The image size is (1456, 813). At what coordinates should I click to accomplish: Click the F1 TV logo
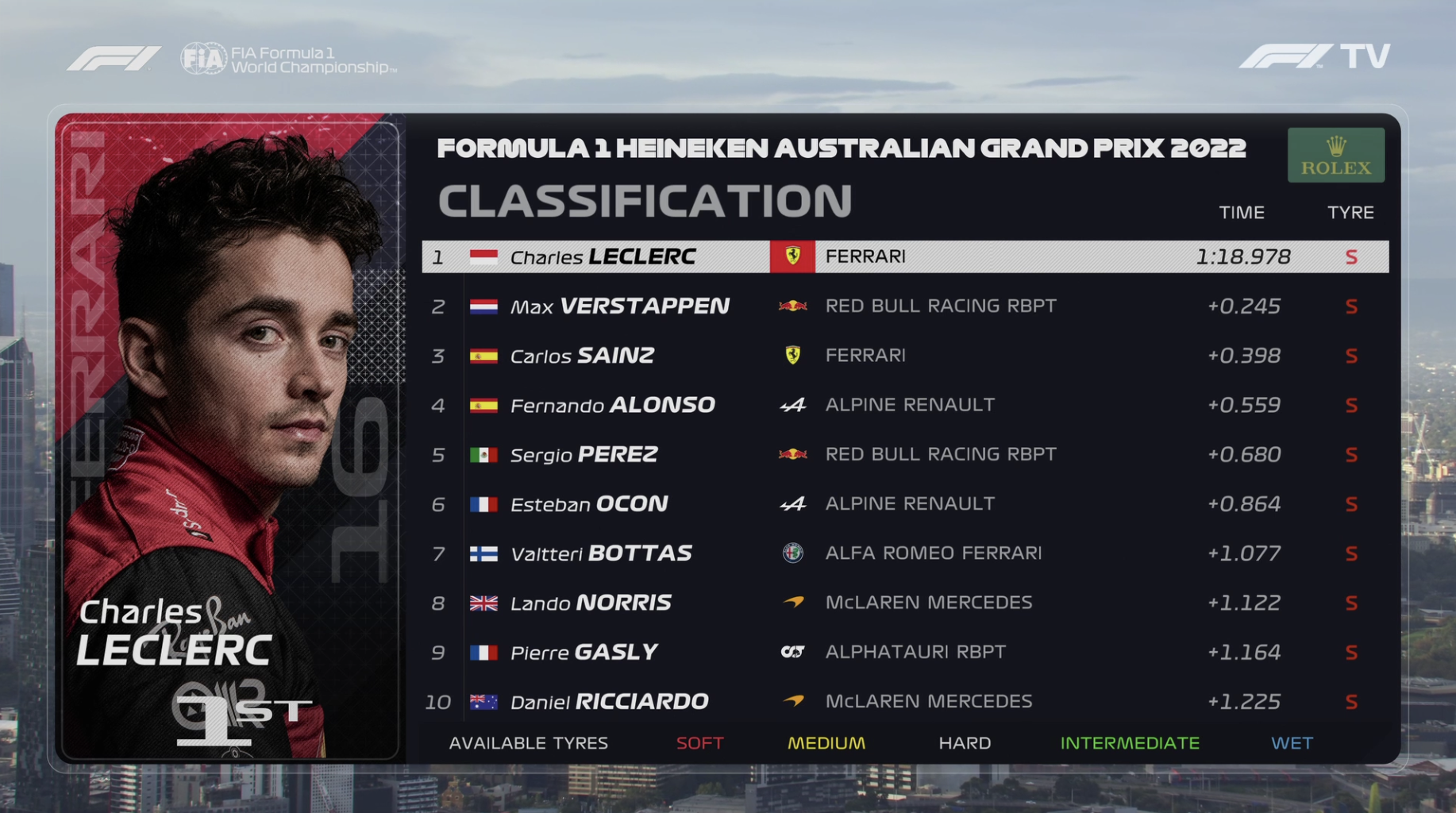pyautogui.click(x=1314, y=56)
